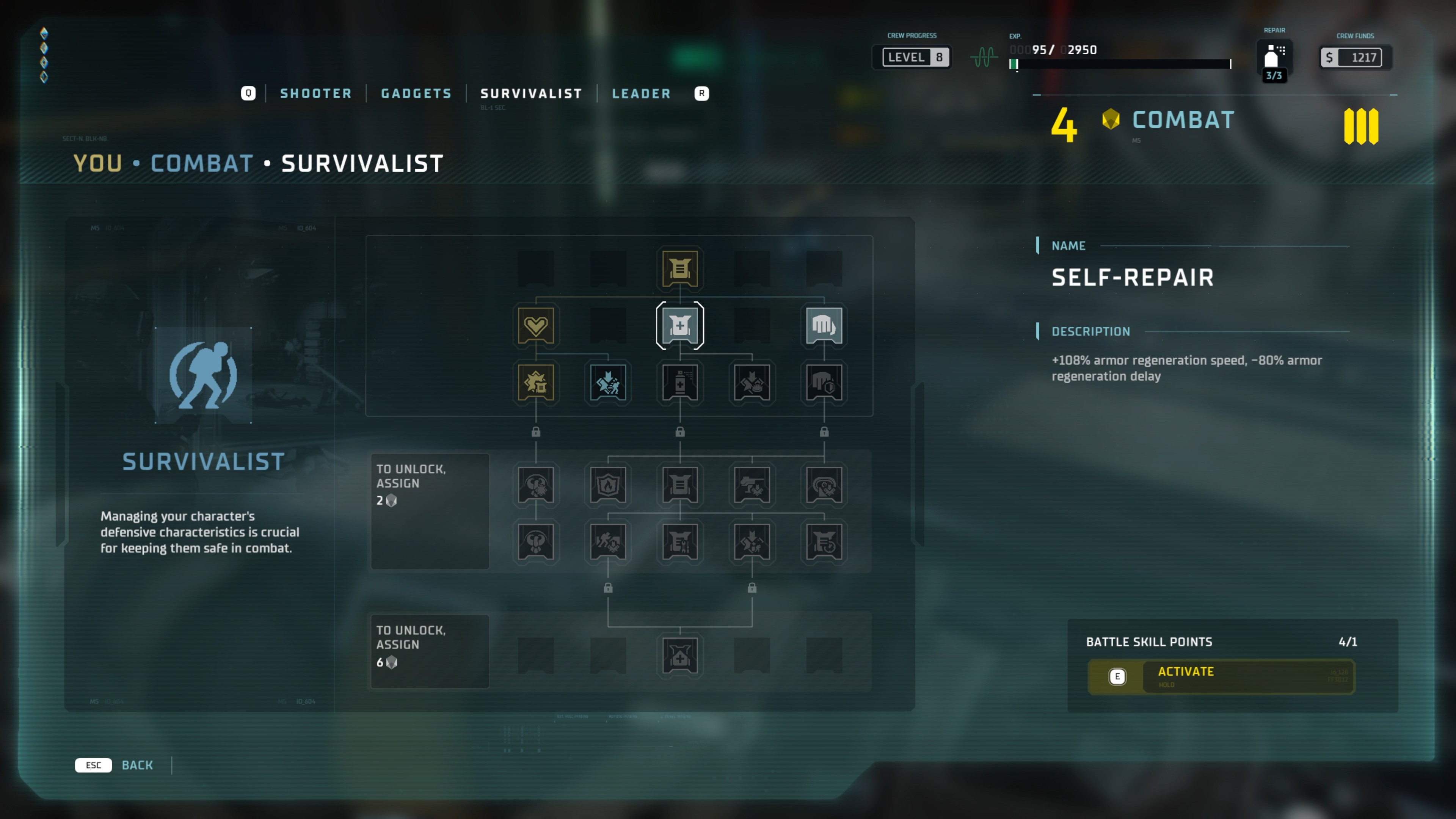This screenshot has height=819, width=1456.
Task: Select the Survivalist tab
Action: tap(531, 93)
